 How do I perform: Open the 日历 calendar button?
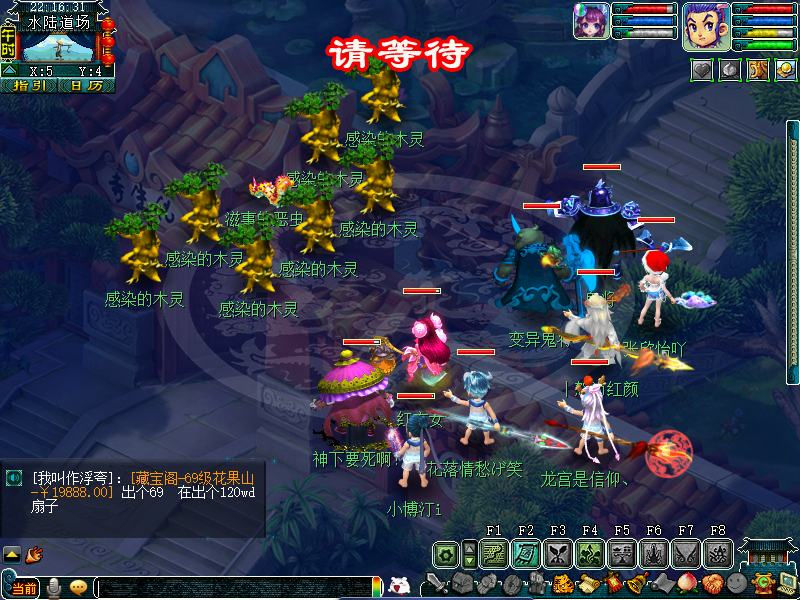coord(86,85)
